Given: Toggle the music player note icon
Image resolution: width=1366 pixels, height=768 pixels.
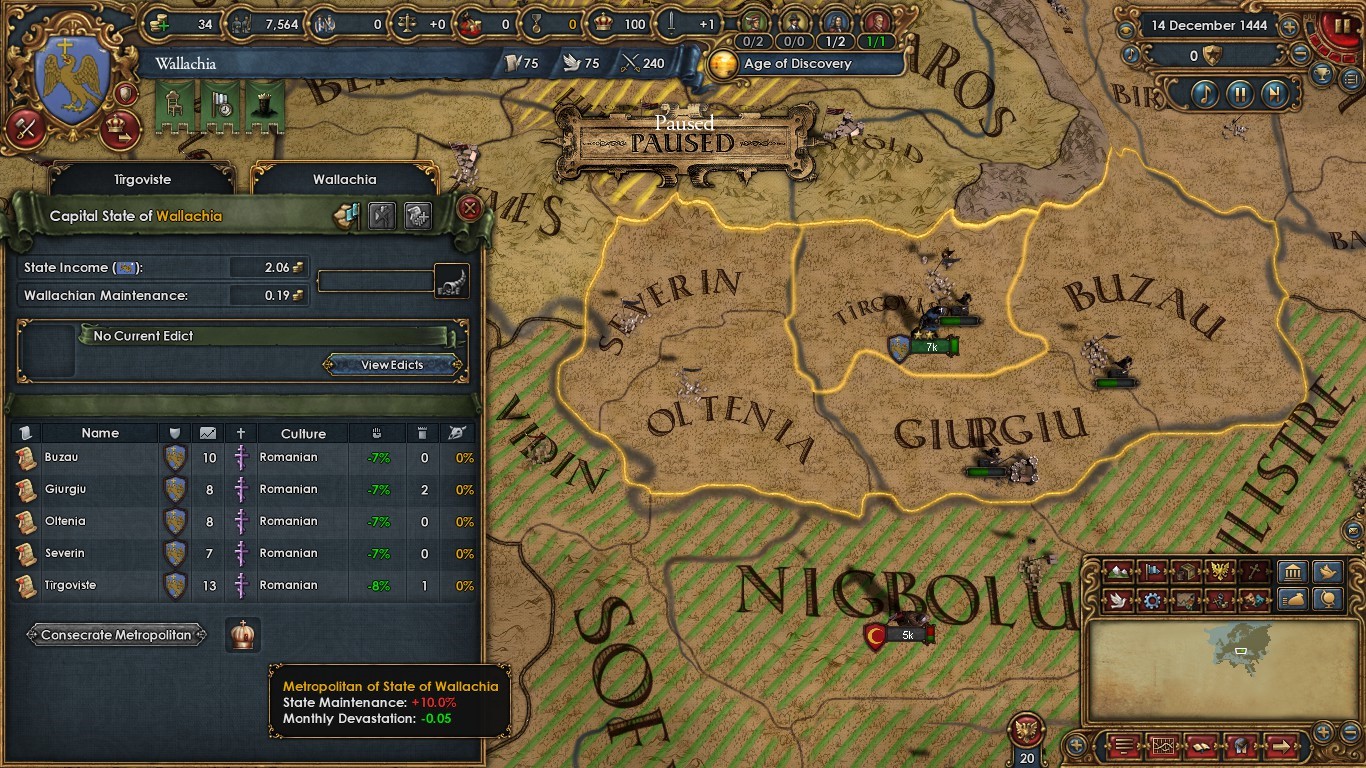Looking at the screenshot, I should 1204,94.
